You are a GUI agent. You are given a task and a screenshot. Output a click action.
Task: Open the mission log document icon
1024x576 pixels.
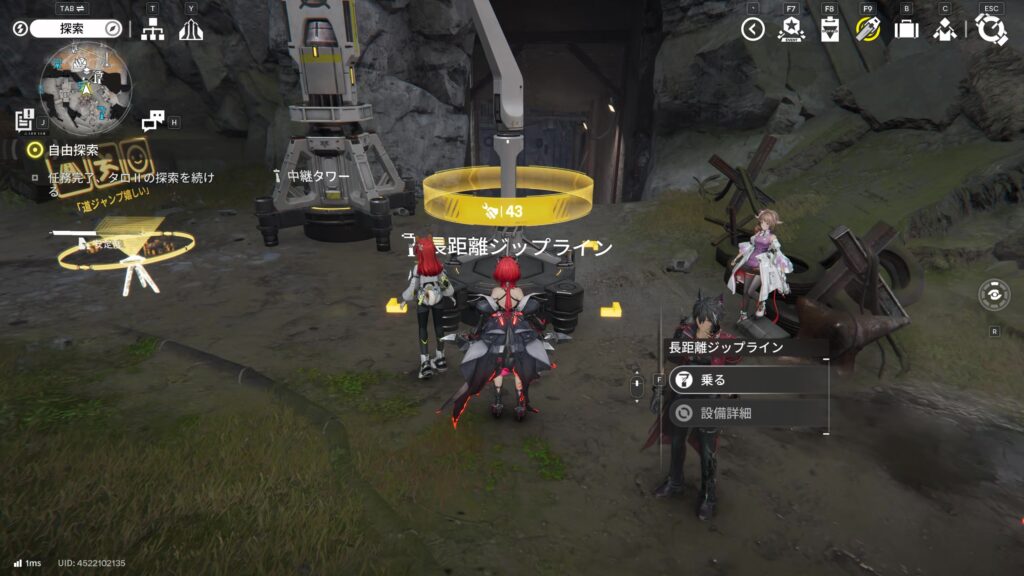pos(25,121)
